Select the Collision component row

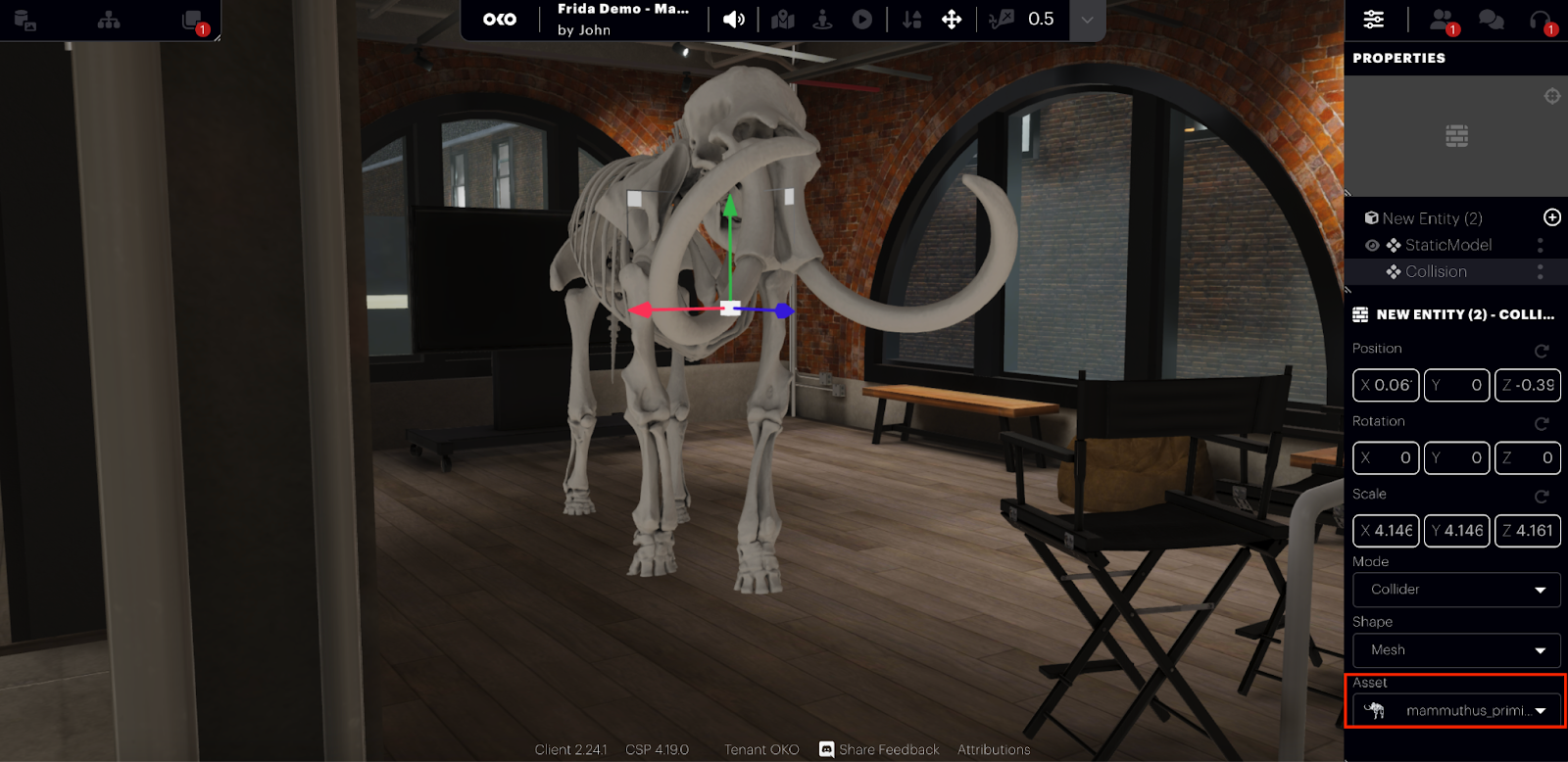point(1436,271)
